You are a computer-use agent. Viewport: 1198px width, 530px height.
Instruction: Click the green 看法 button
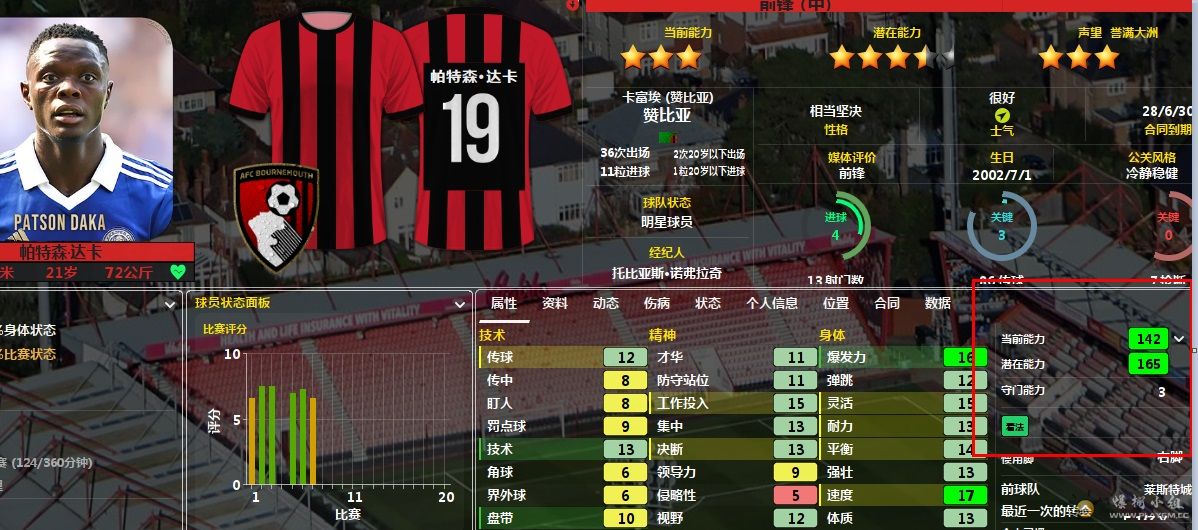(1015, 426)
